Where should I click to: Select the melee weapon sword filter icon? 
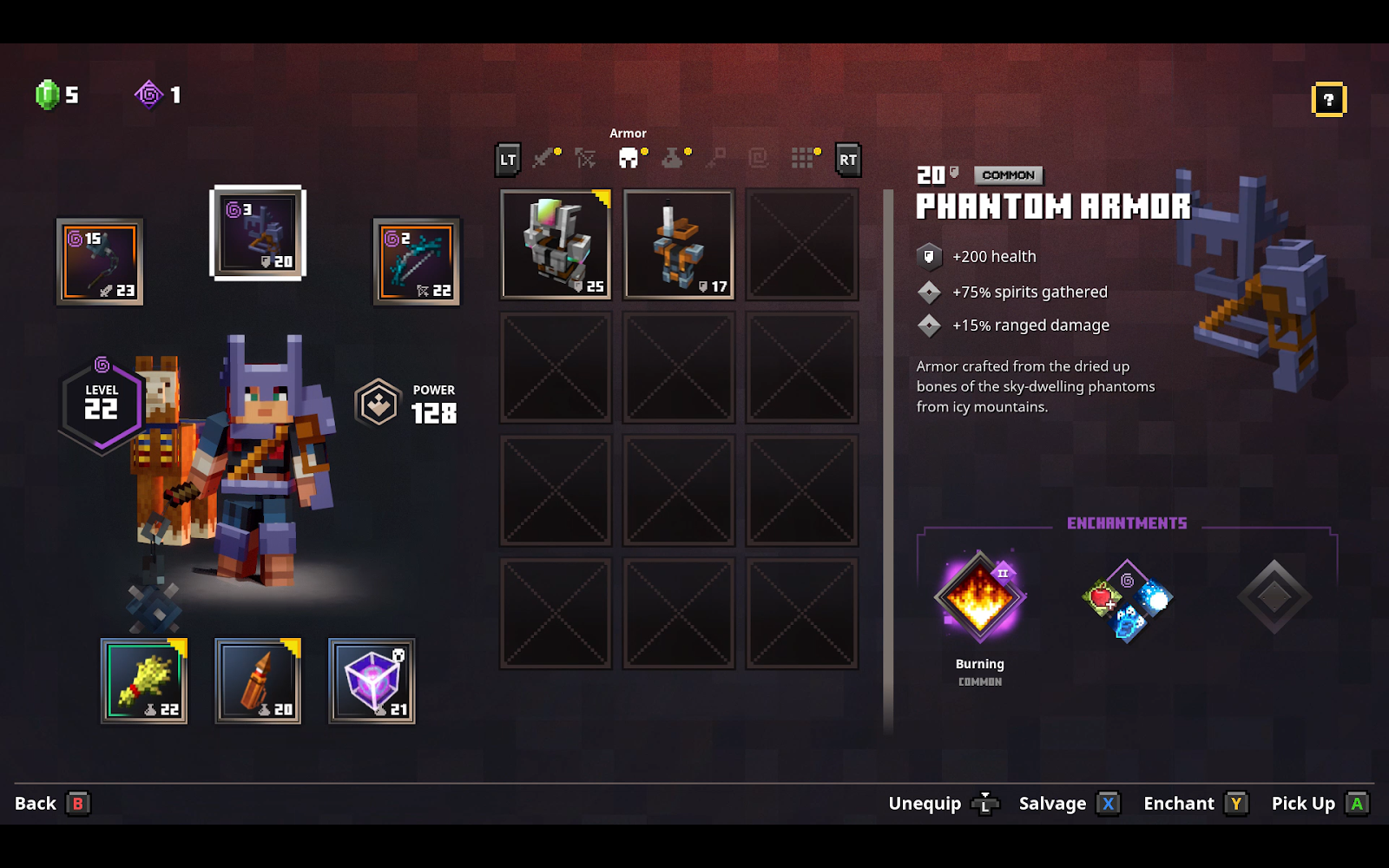click(543, 160)
